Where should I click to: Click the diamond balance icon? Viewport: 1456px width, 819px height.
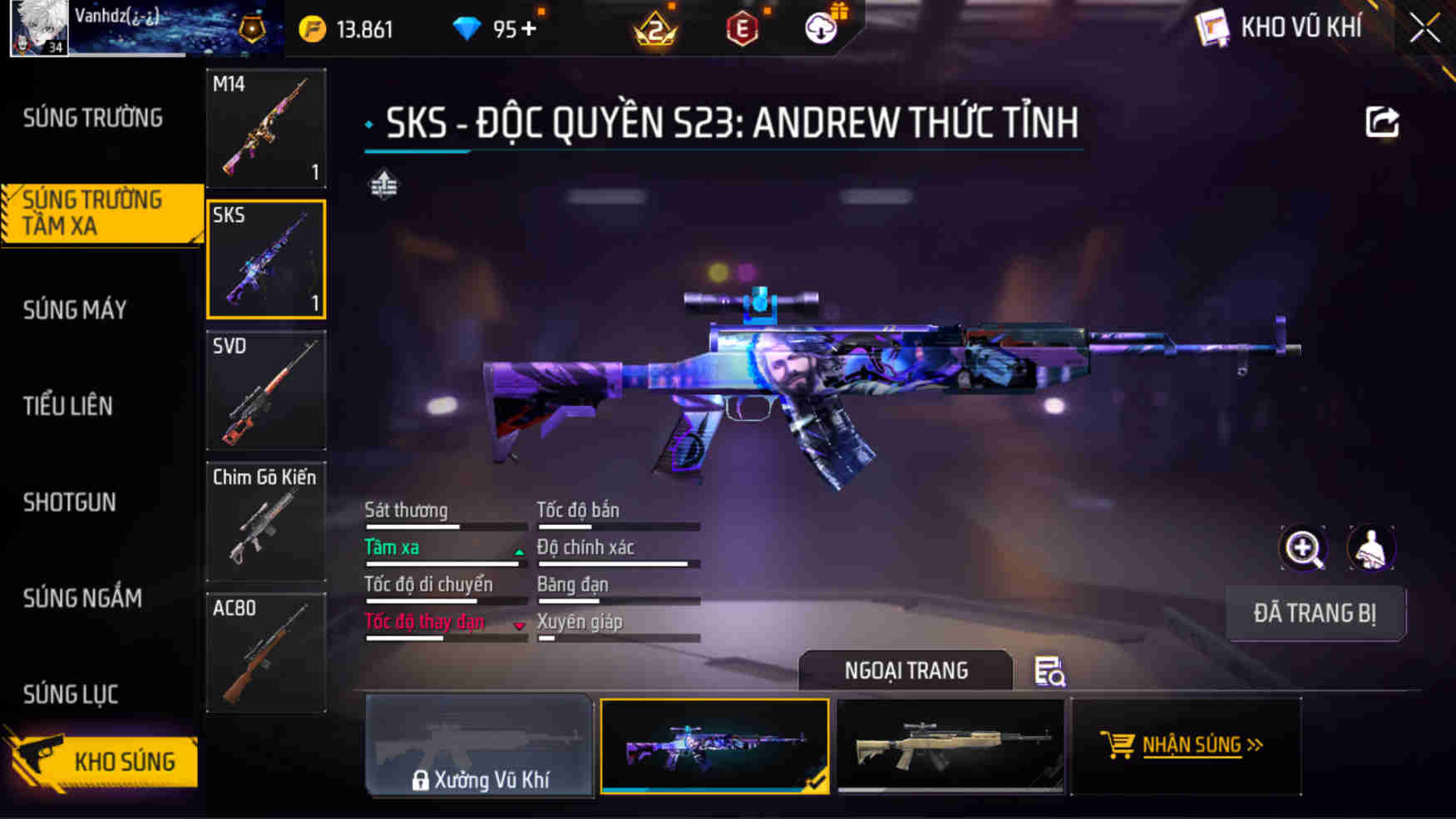click(468, 28)
